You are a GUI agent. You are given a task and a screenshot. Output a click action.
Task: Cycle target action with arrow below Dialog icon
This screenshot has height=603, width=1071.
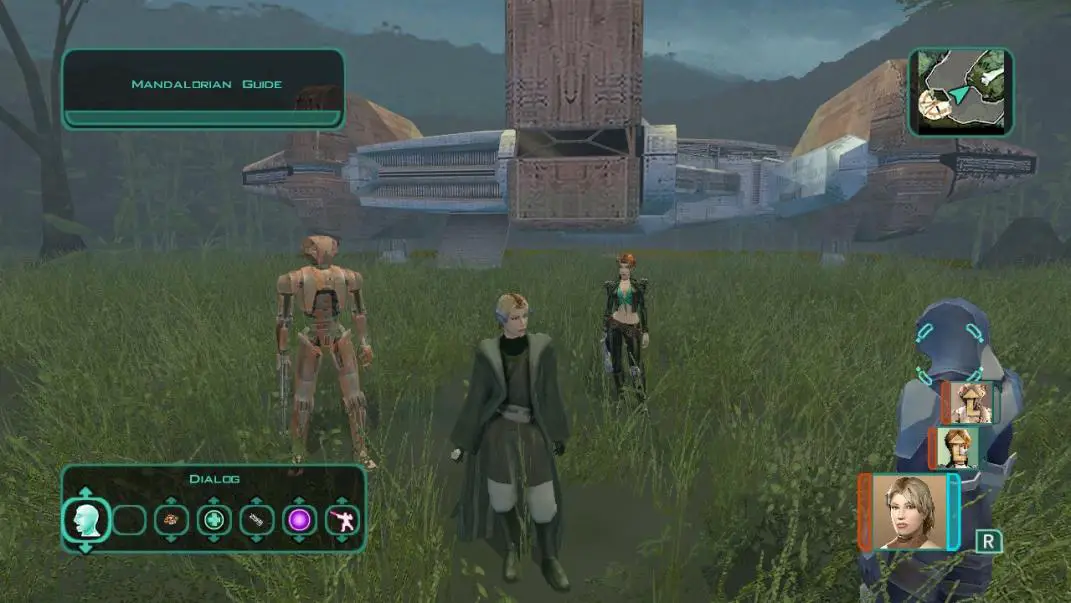(85, 547)
